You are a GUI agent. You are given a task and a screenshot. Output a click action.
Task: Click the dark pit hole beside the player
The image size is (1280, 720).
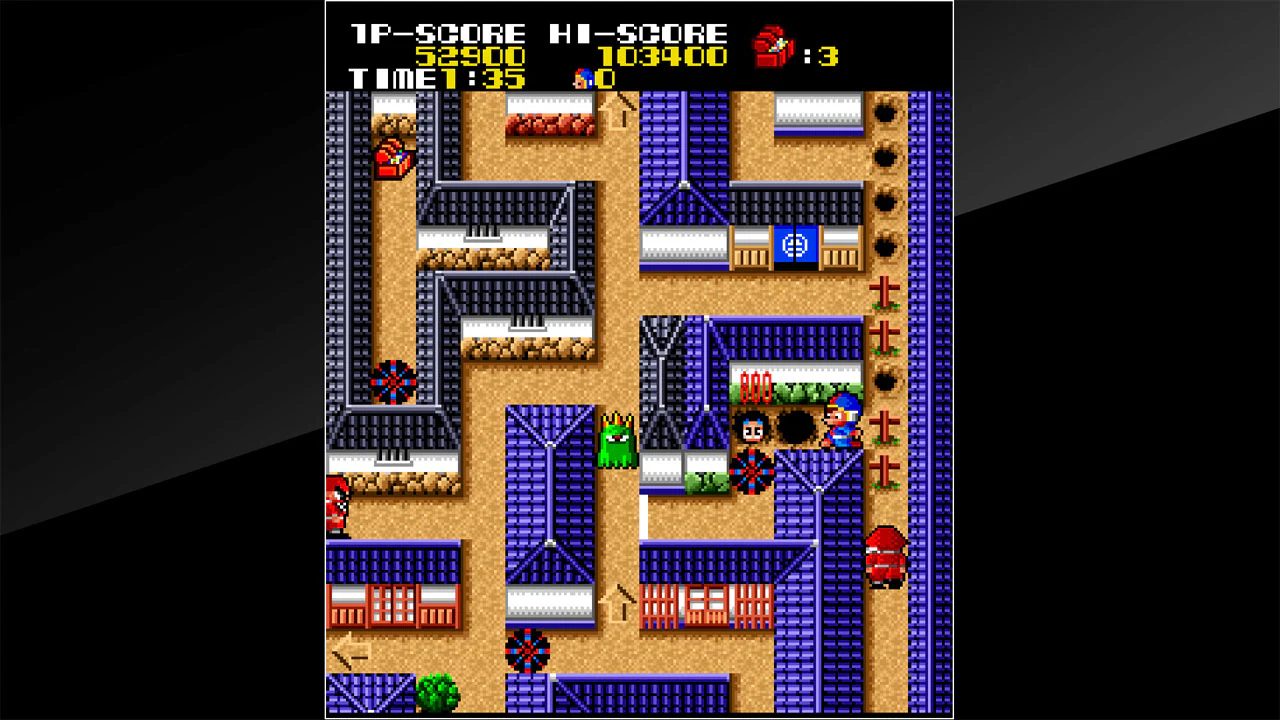point(795,428)
